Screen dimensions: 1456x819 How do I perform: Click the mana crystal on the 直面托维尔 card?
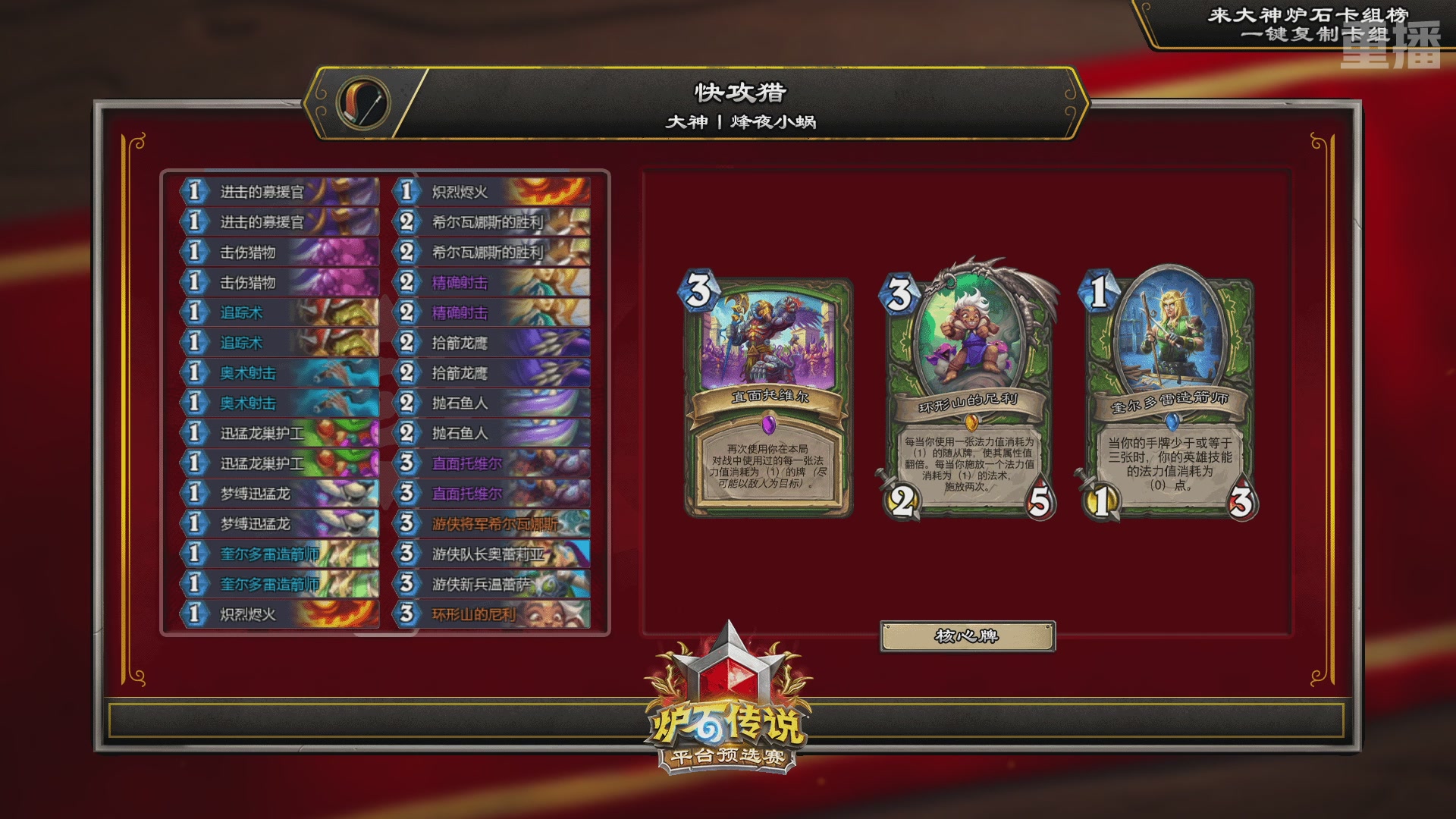pyautogui.click(x=700, y=290)
